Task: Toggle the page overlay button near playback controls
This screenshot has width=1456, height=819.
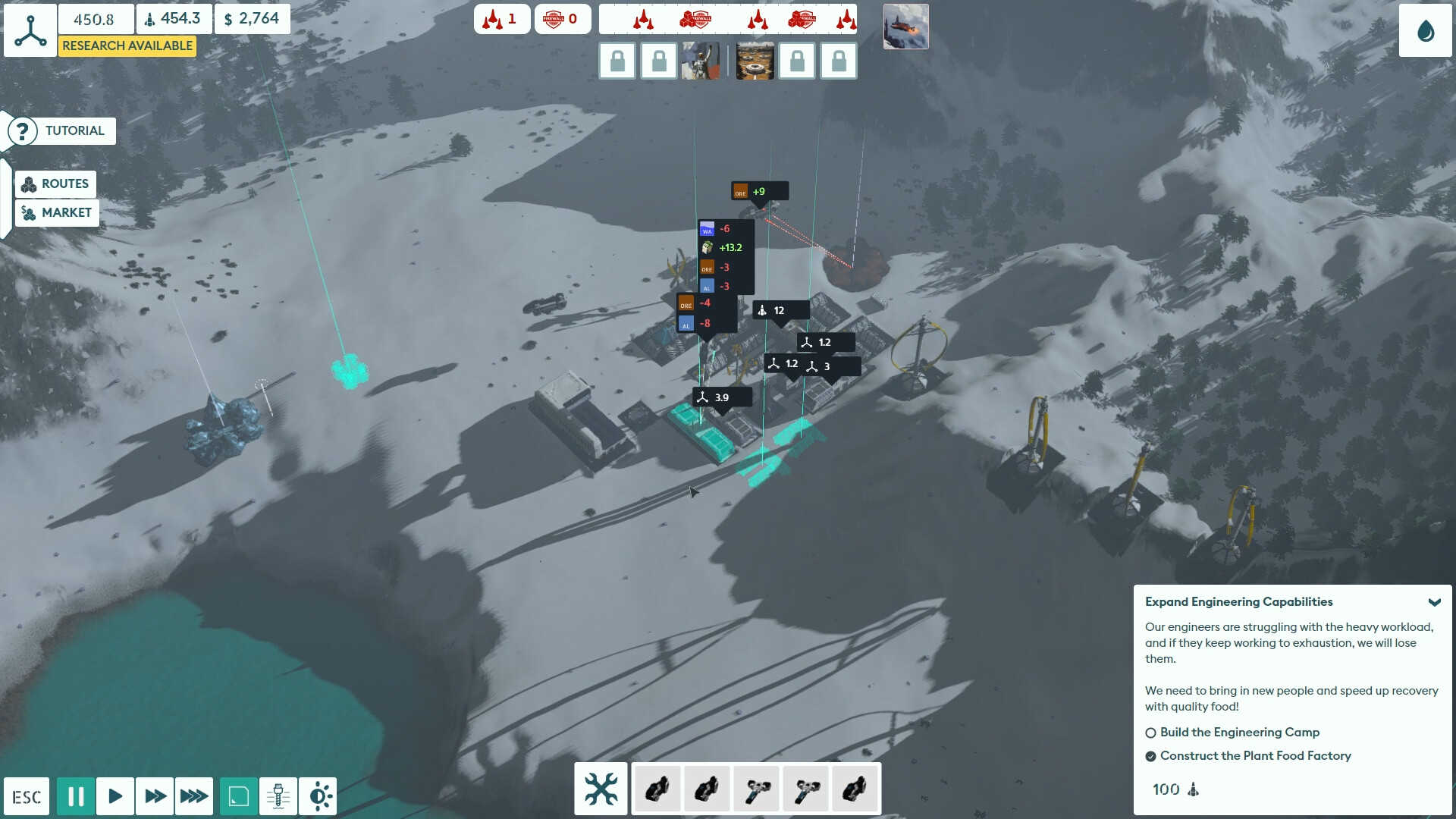Action: (237, 795)
